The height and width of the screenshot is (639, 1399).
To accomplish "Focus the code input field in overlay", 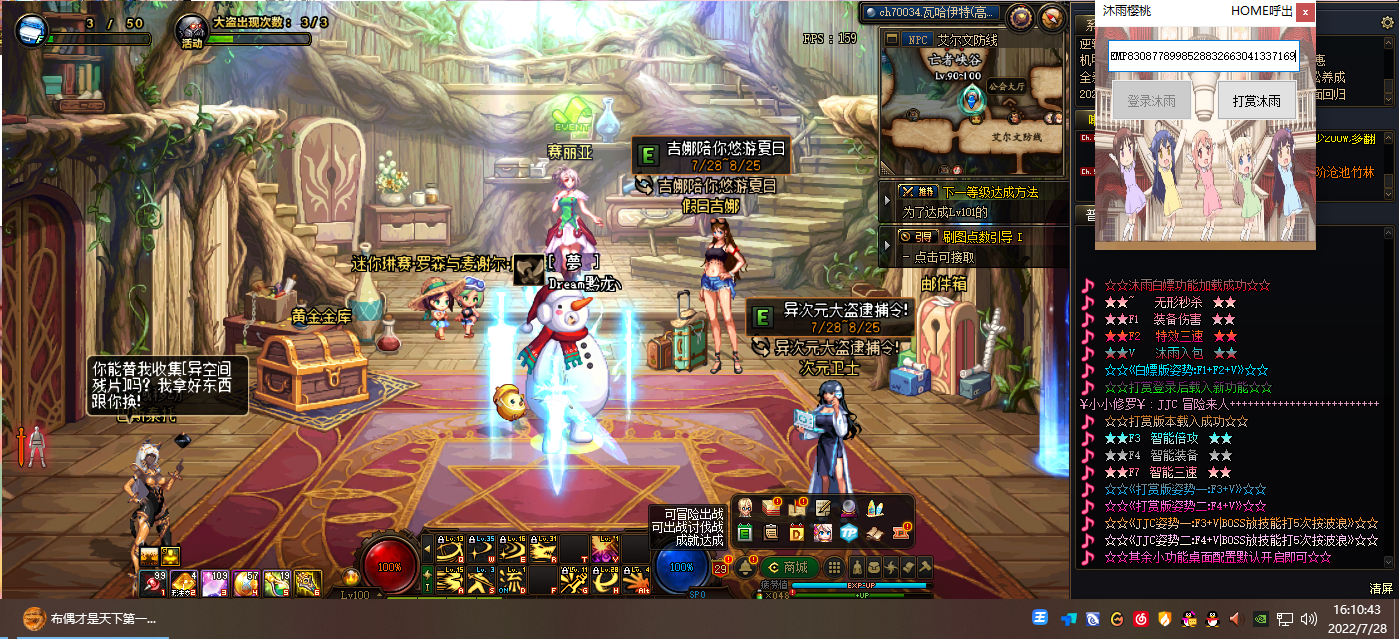I will (1202, 56).
